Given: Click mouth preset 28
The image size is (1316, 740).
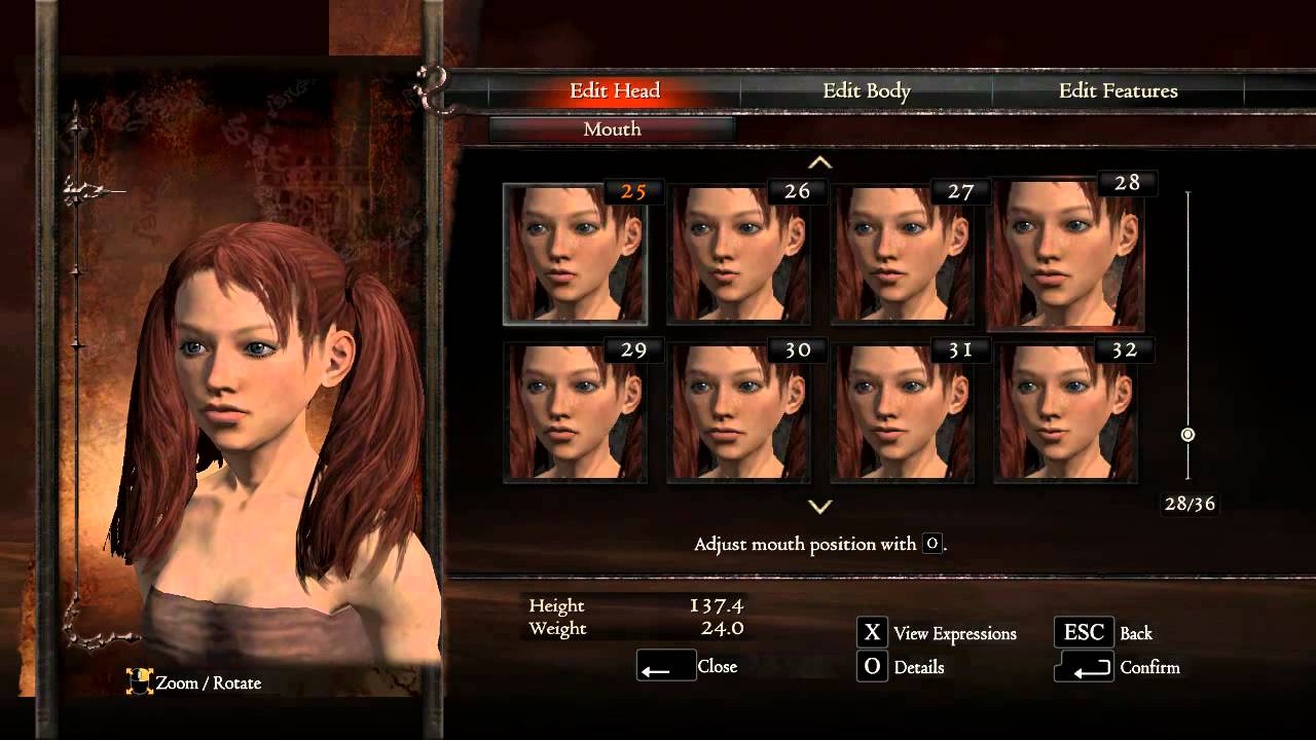Looking at the screenshot, I should pyautogui.click(x=1066, y=254).
